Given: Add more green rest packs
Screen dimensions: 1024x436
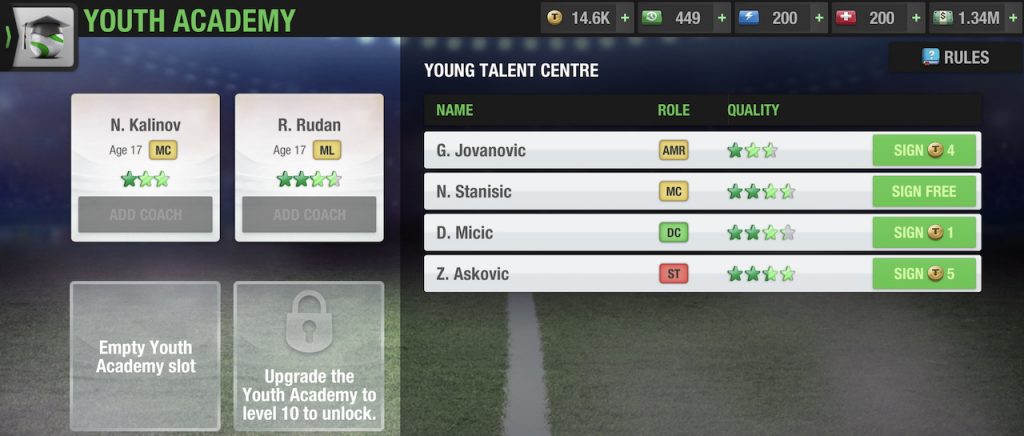Looking at the screenshot, I should point(720,18).
